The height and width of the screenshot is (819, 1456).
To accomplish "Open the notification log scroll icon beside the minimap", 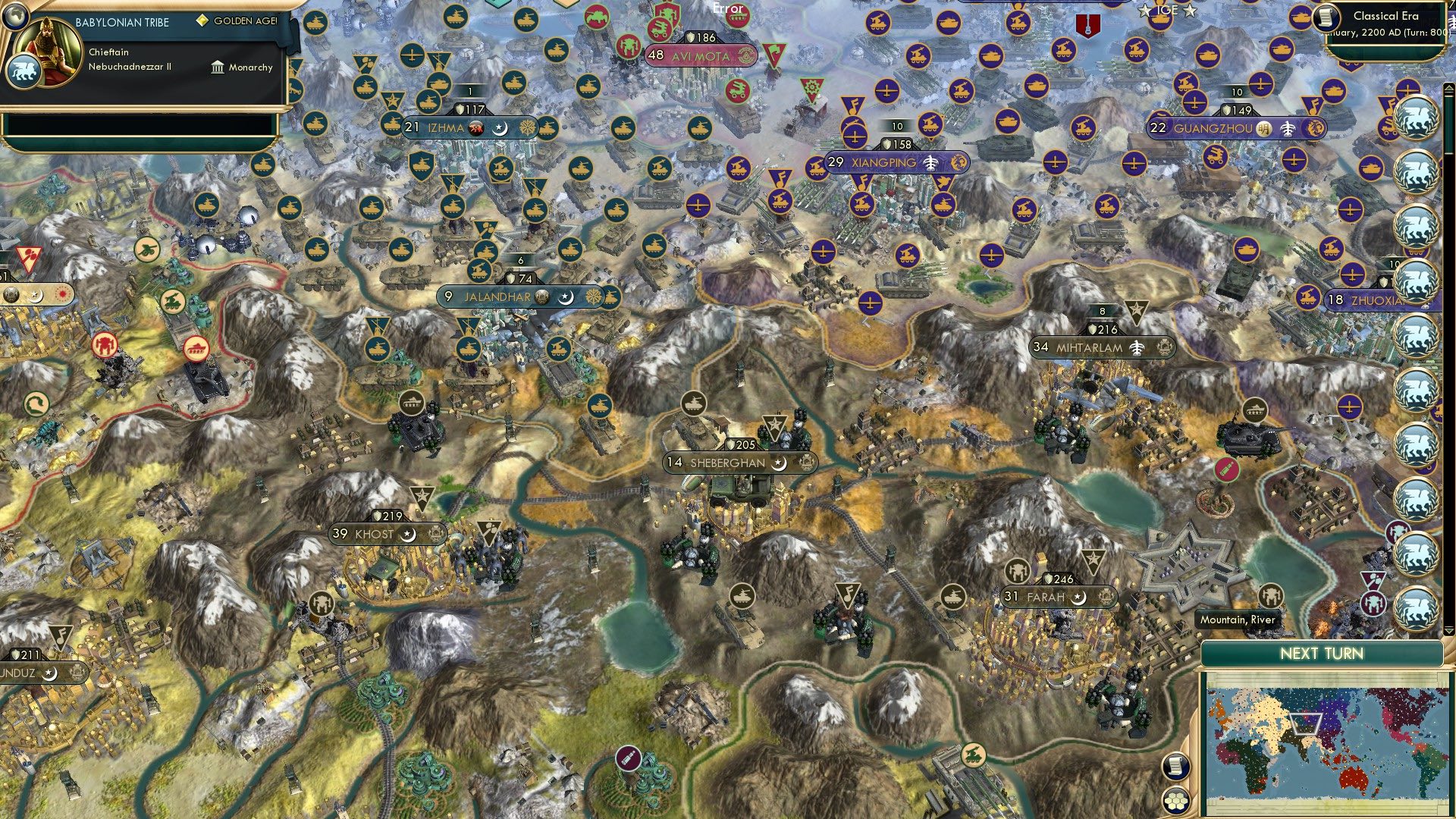I will click(x=1175, y=767).
